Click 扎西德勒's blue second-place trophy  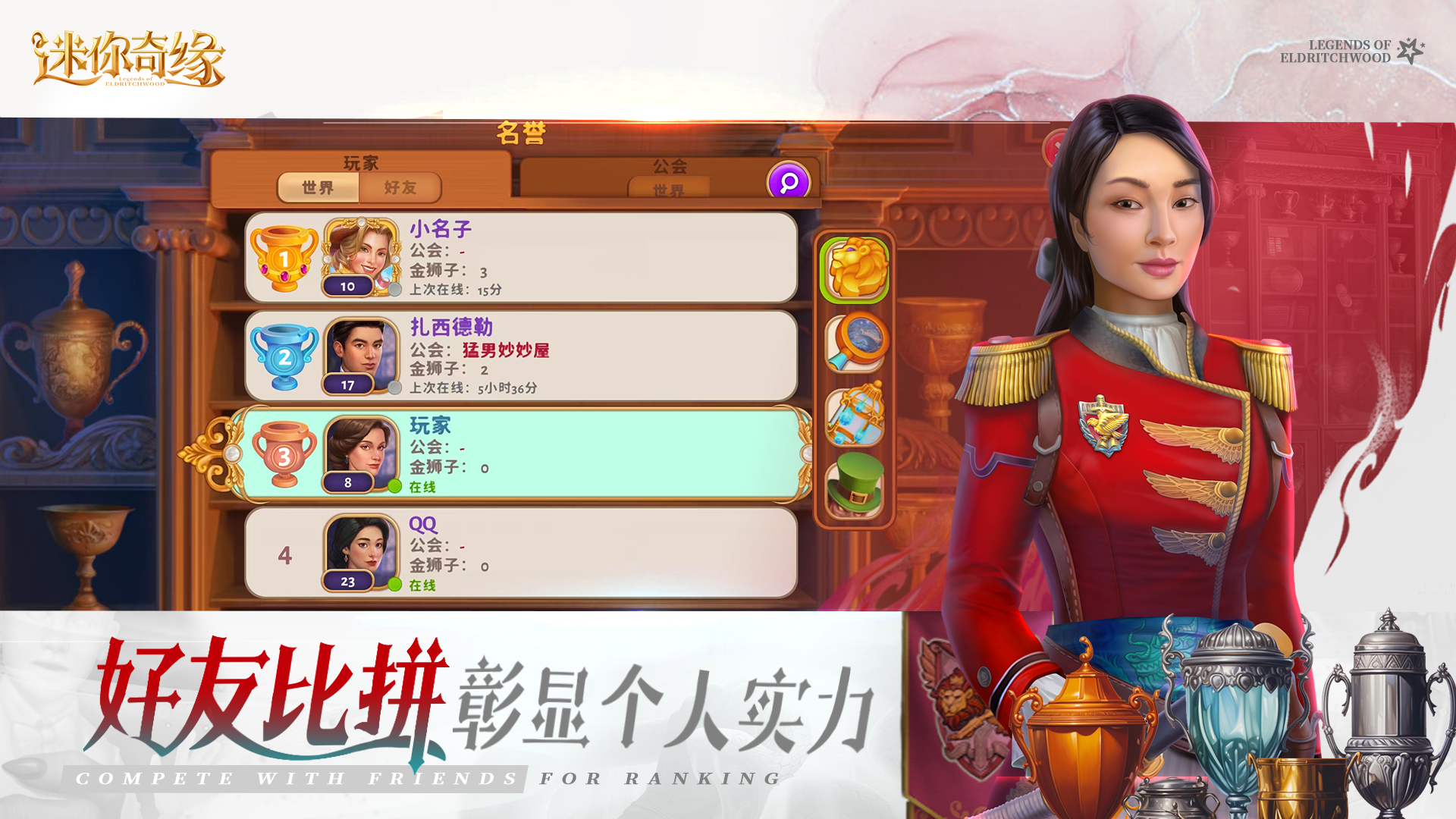284,358
